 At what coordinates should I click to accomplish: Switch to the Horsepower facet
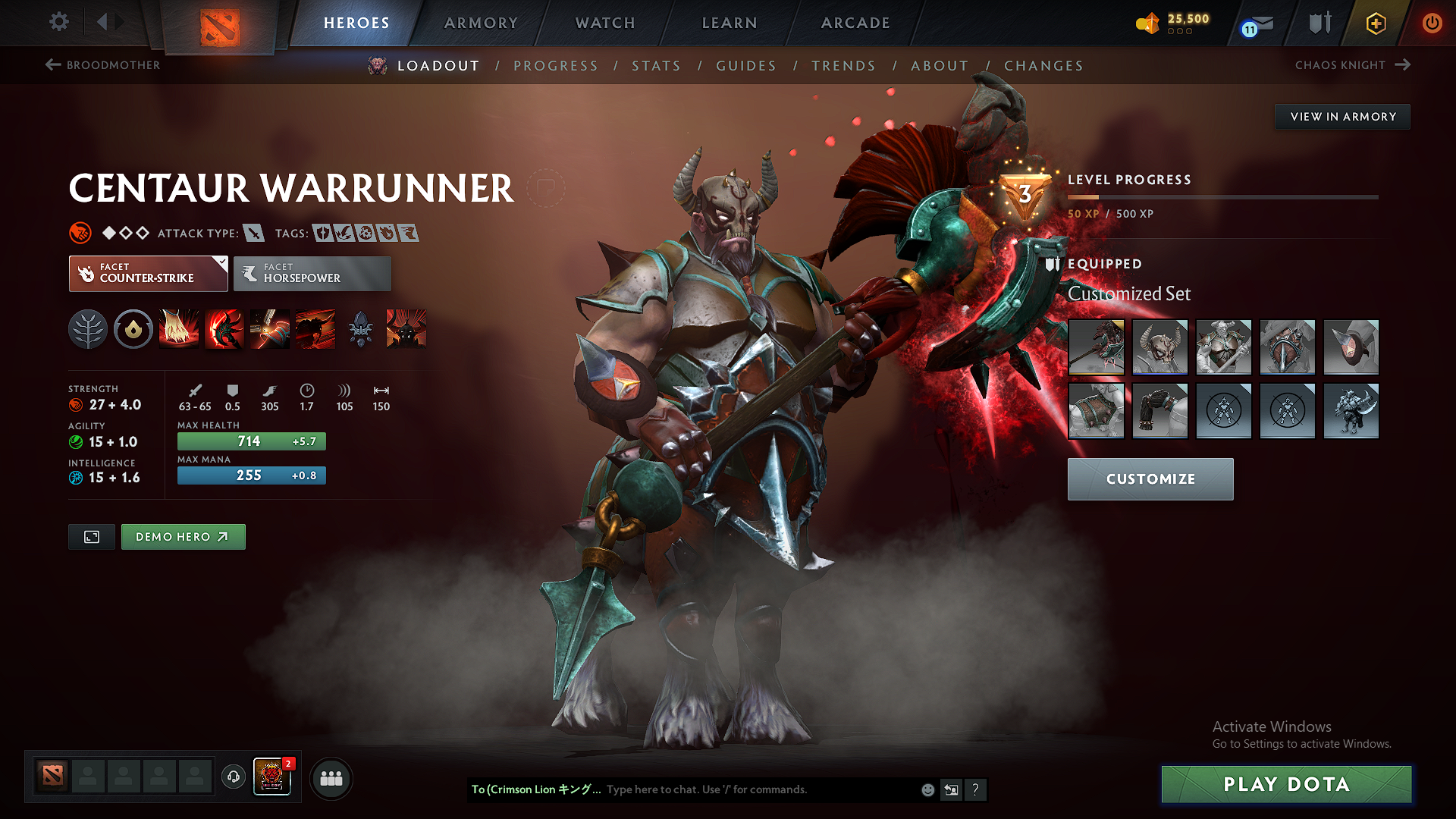[x=312, y=273]
